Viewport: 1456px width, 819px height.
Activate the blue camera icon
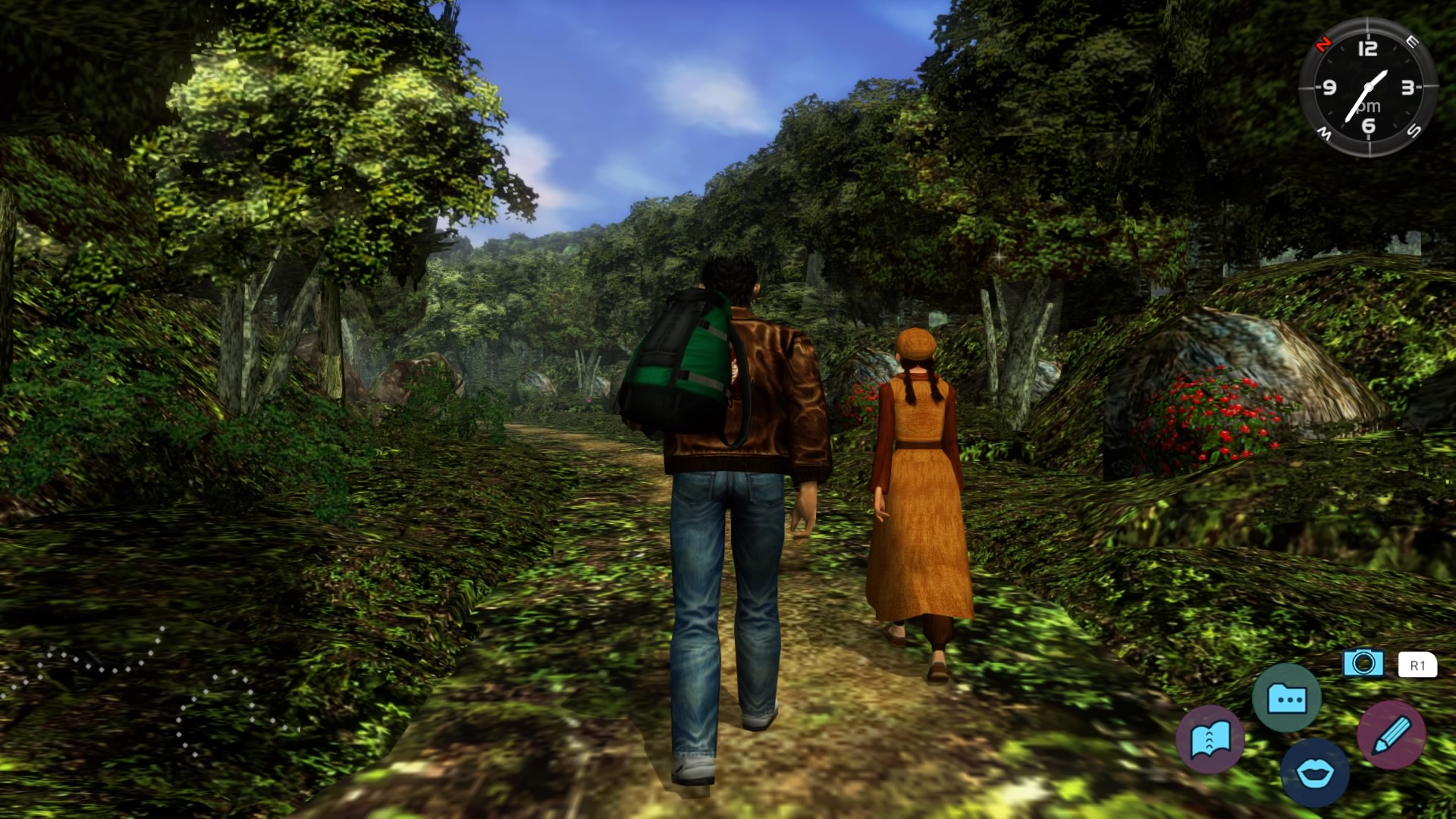1363,664
